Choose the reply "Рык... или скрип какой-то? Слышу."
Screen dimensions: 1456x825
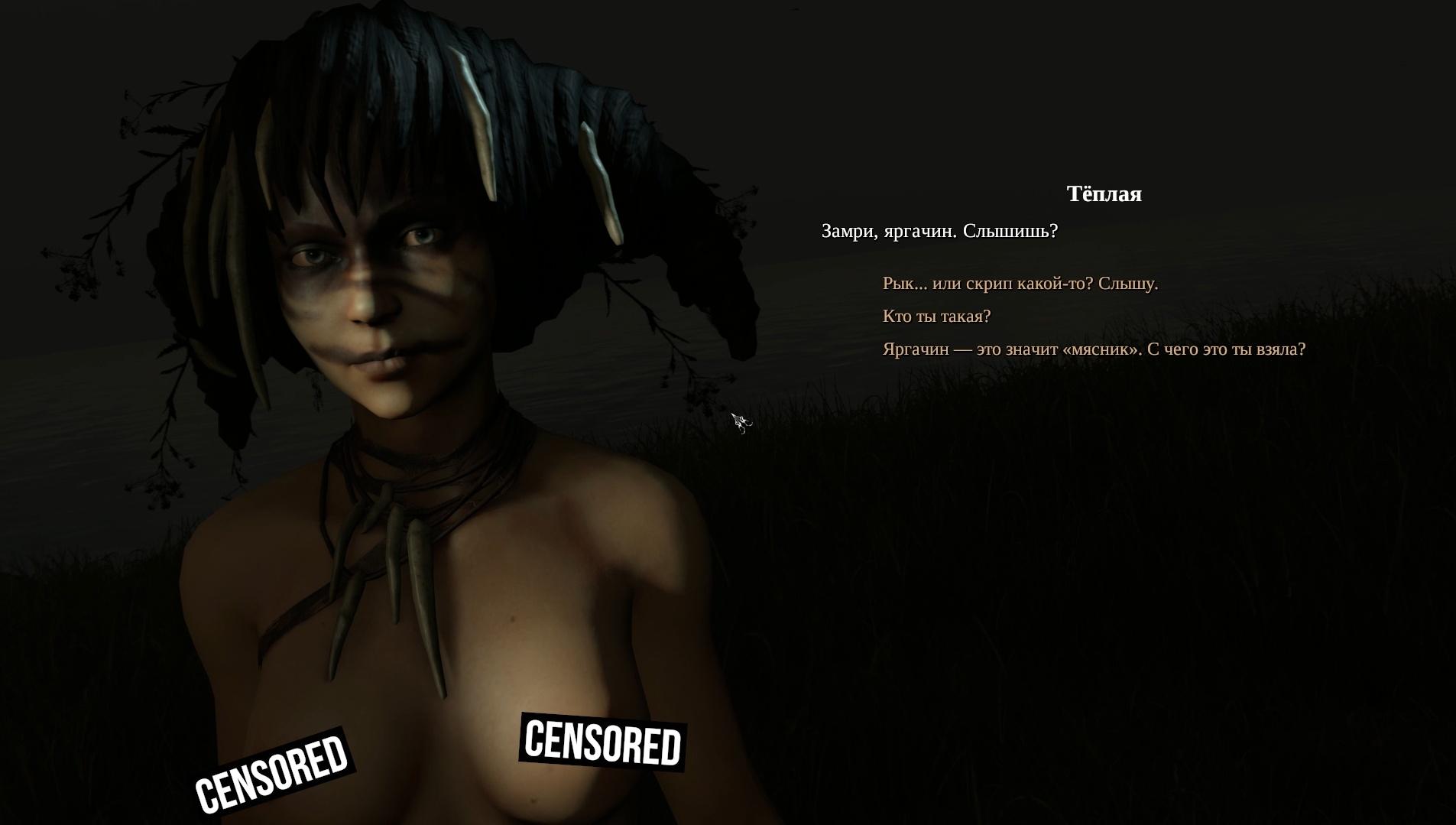[1020, 284]
